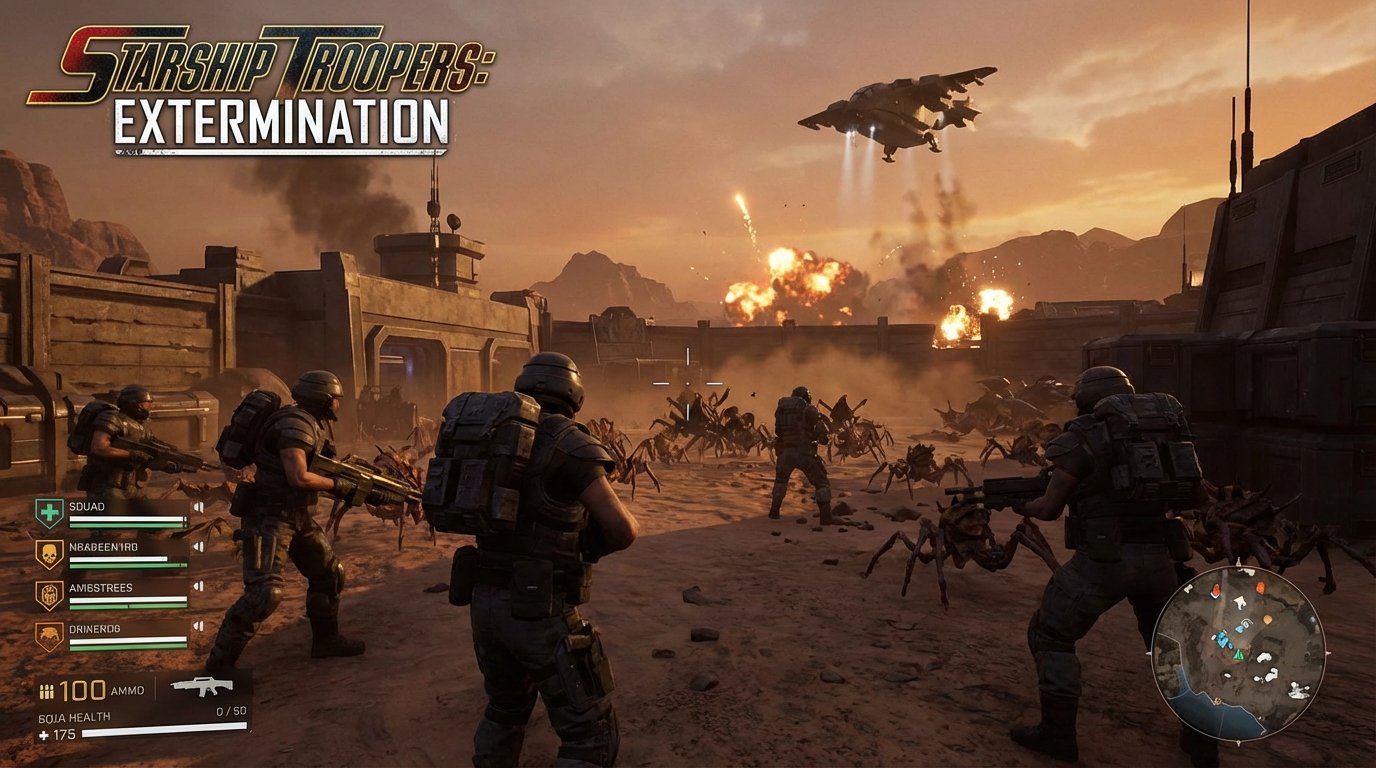Click DRINERDG's bug-kill badge icon
The image size is (1376, 768).
49,631
